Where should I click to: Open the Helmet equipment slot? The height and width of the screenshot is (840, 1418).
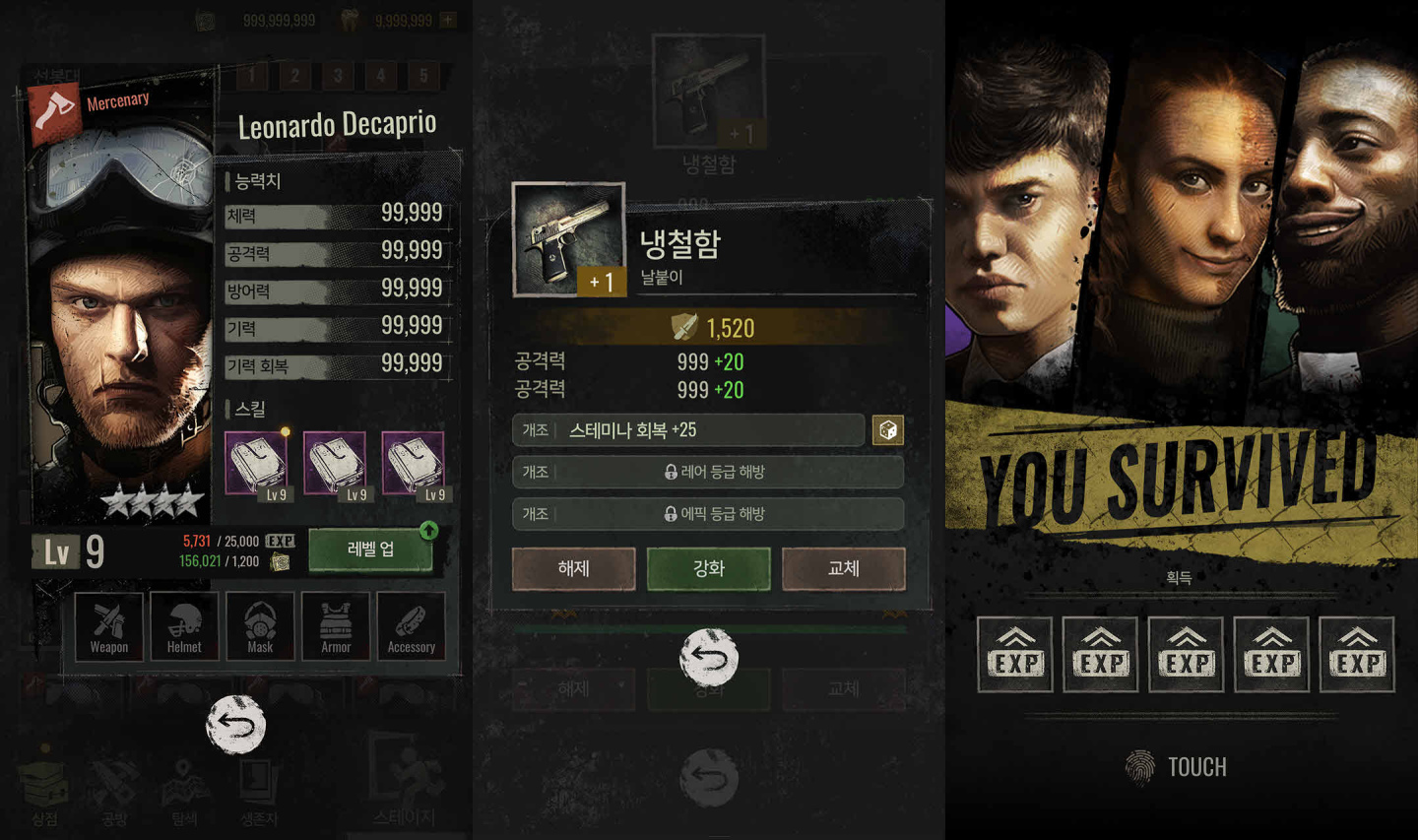tap(184, 626)
